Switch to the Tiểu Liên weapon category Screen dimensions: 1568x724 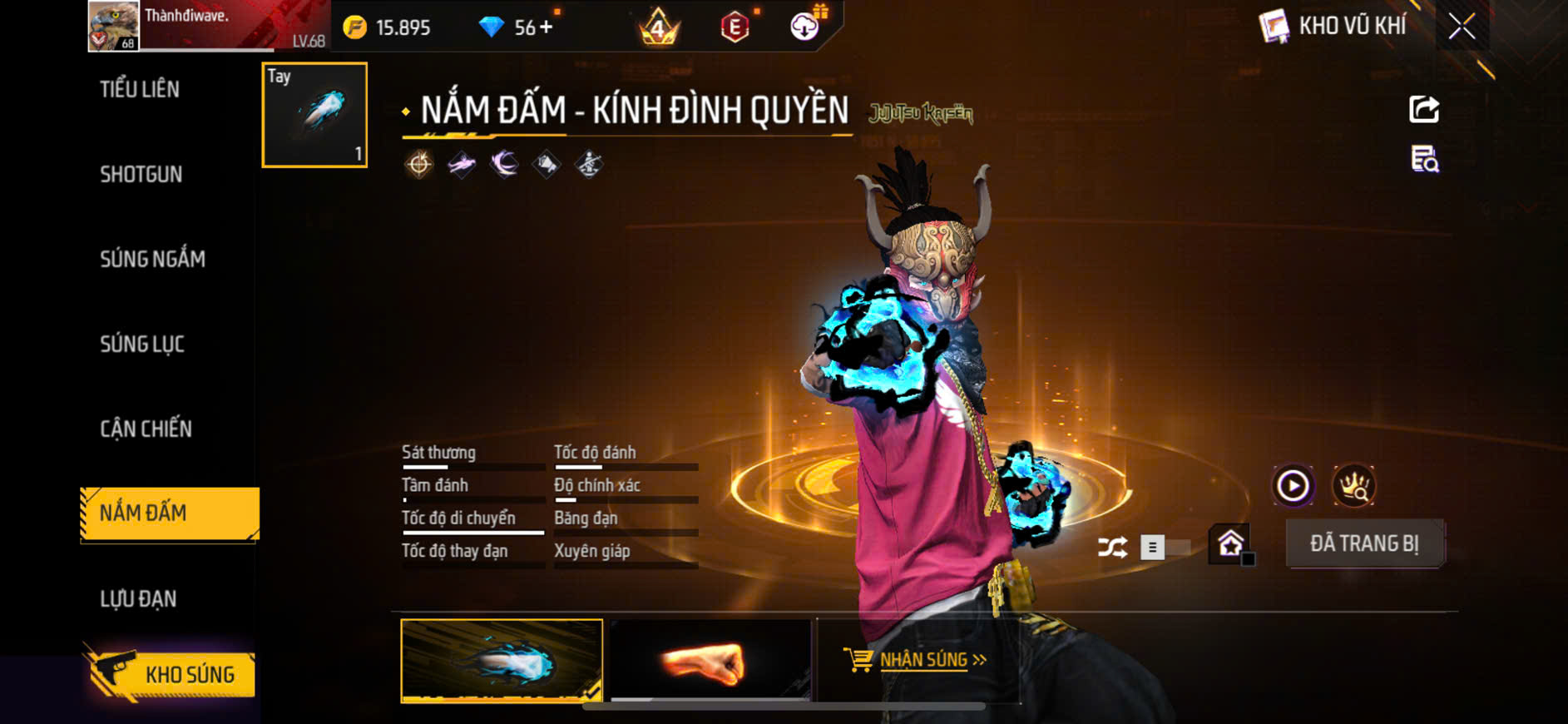140,90
